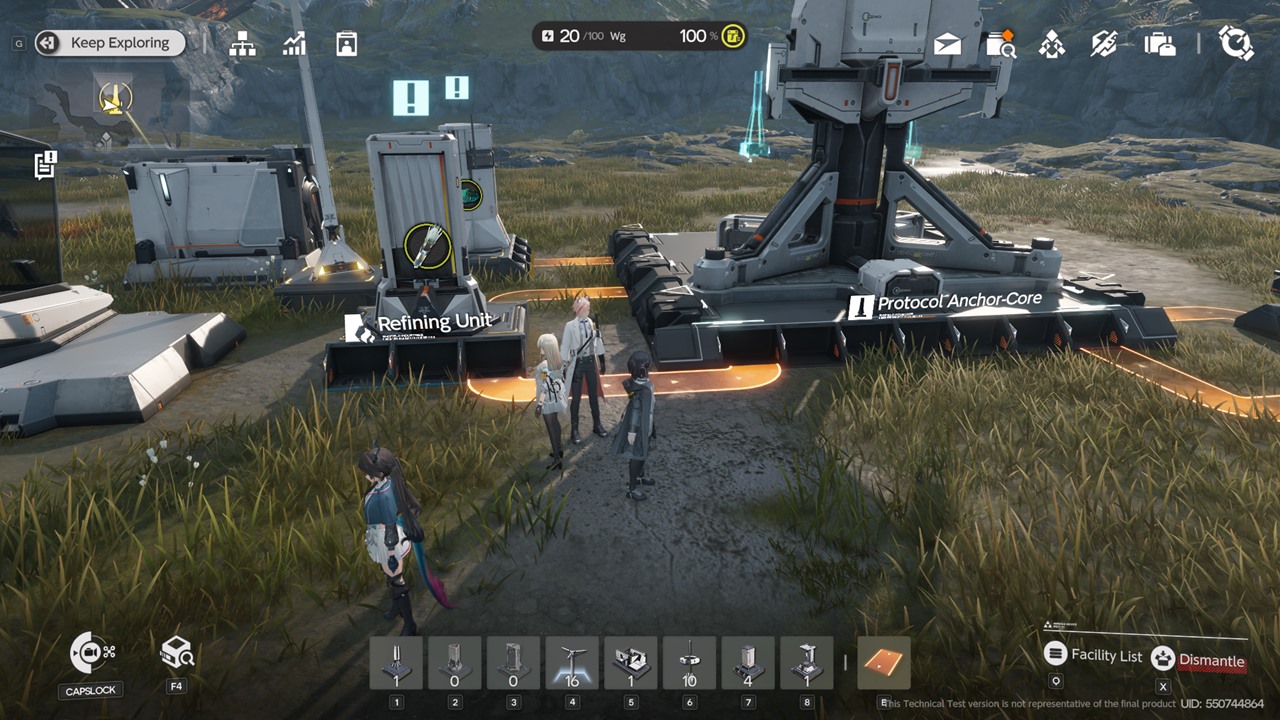
Task: Open the quest log icon with exclamation mark
Action: point(45,165)
